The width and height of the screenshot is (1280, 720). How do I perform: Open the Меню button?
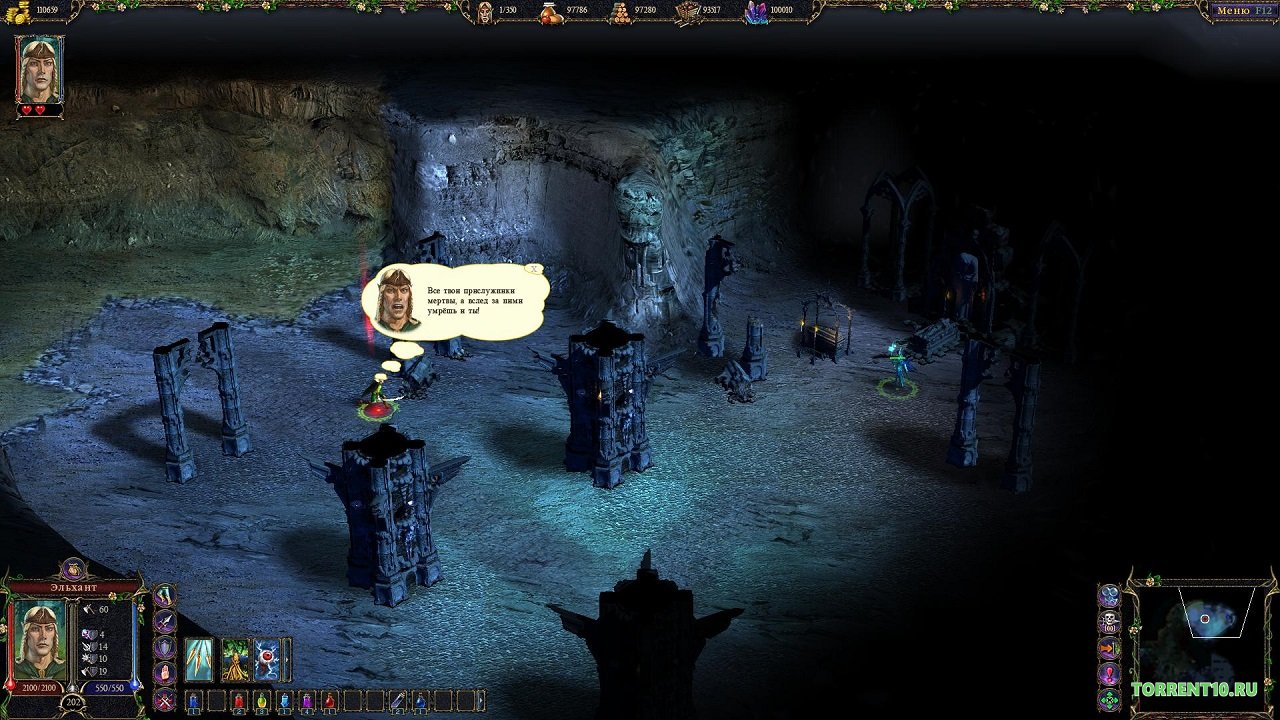click(x=1242, y=11)
